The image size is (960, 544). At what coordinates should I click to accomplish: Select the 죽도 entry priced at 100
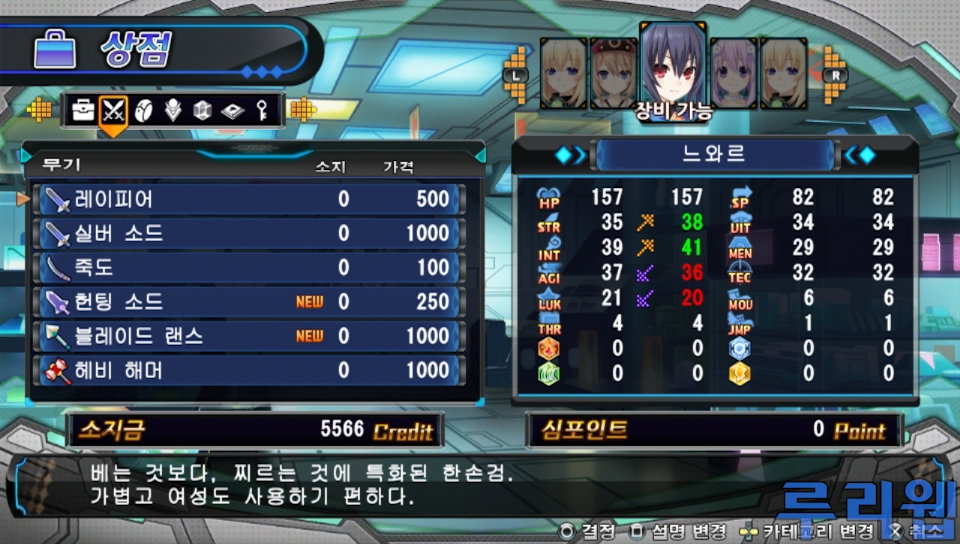(248, 267)
